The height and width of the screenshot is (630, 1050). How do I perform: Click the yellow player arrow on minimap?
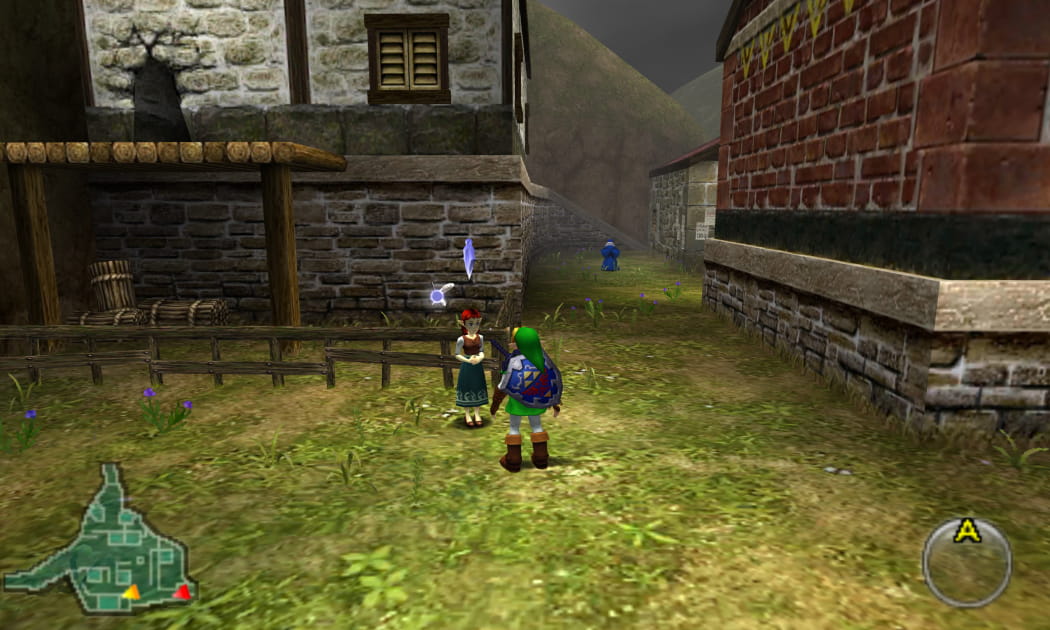coord(131,592)
